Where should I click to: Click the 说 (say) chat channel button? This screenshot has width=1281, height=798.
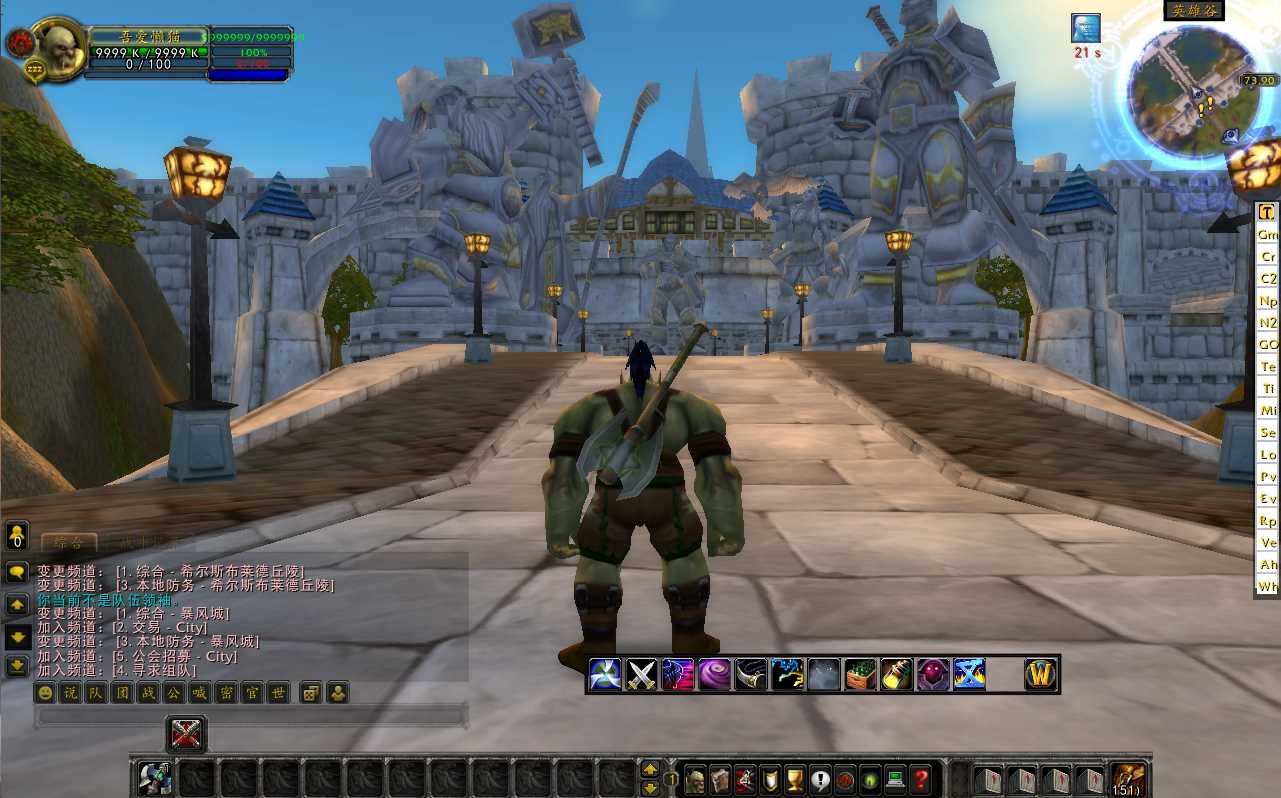[70, 692]
